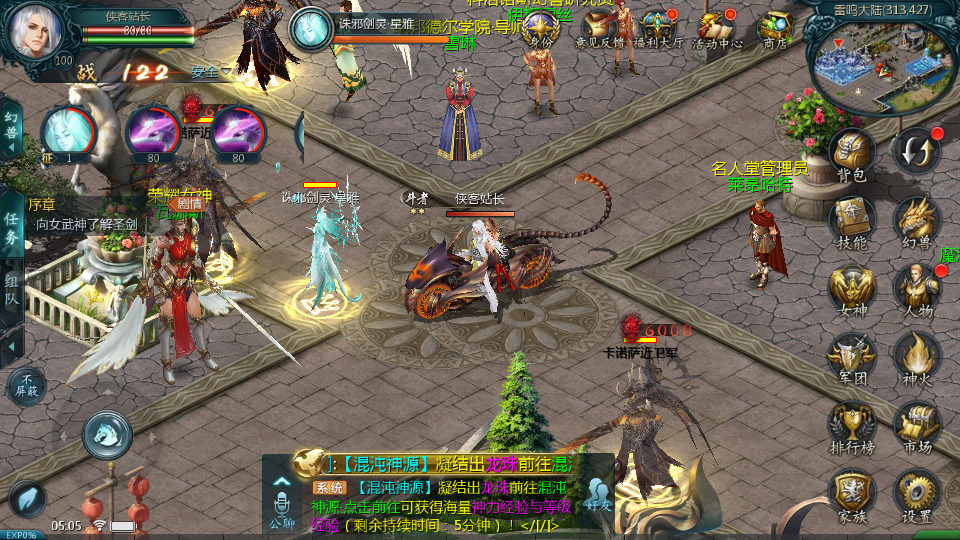Toggle the 不屏蔽 player shielding button
This screenshot has width=960, height=540.
click(26, 387)
